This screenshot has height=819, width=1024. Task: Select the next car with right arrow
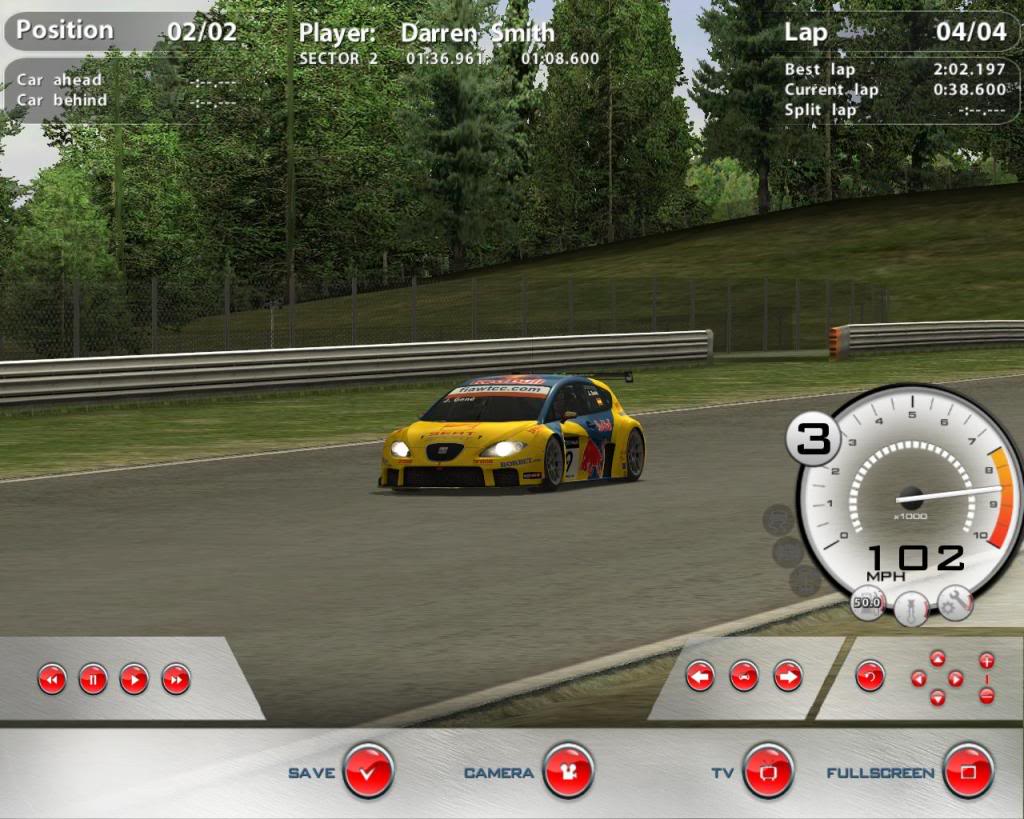click(x=788, y=676)
